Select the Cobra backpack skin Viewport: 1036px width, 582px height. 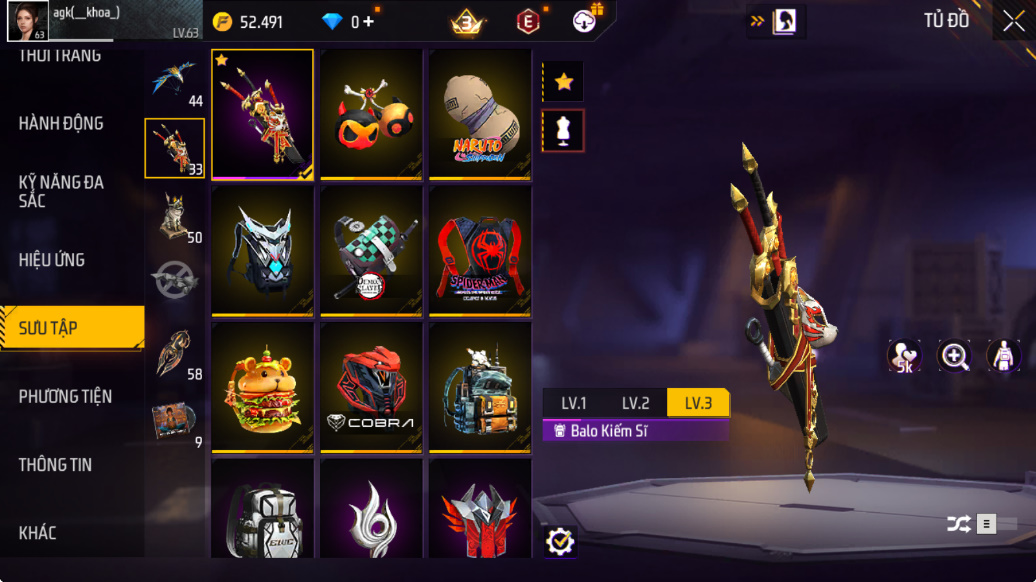coord(371,387)
